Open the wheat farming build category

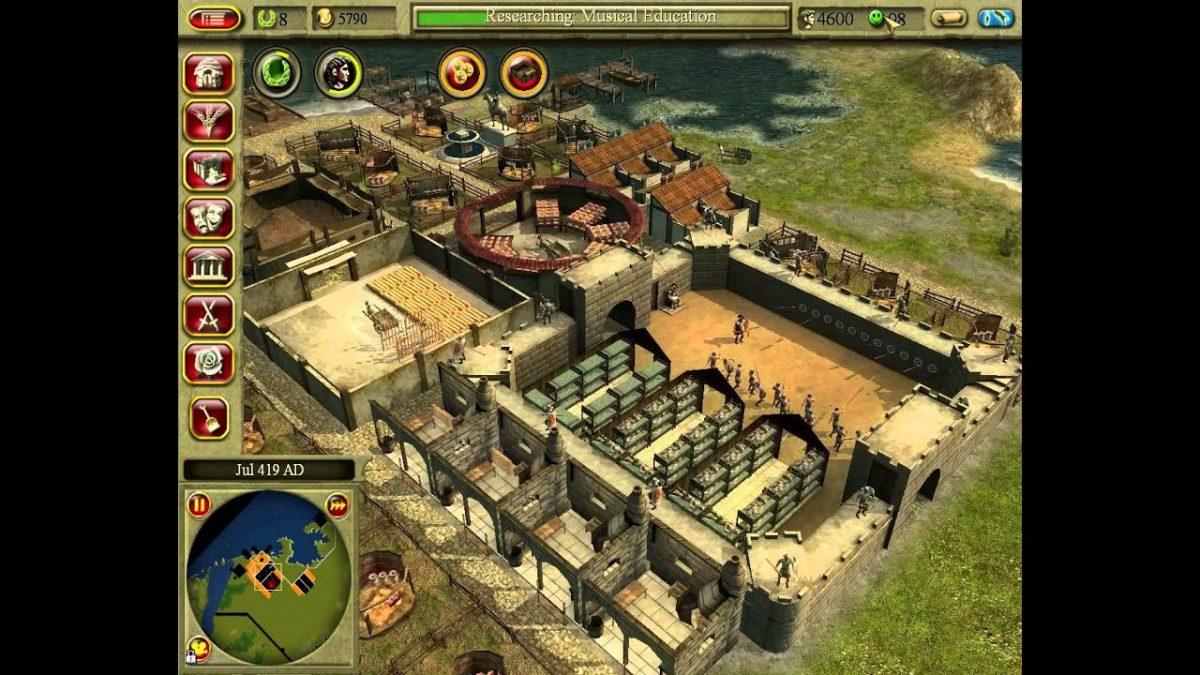(x=208, y=121)
